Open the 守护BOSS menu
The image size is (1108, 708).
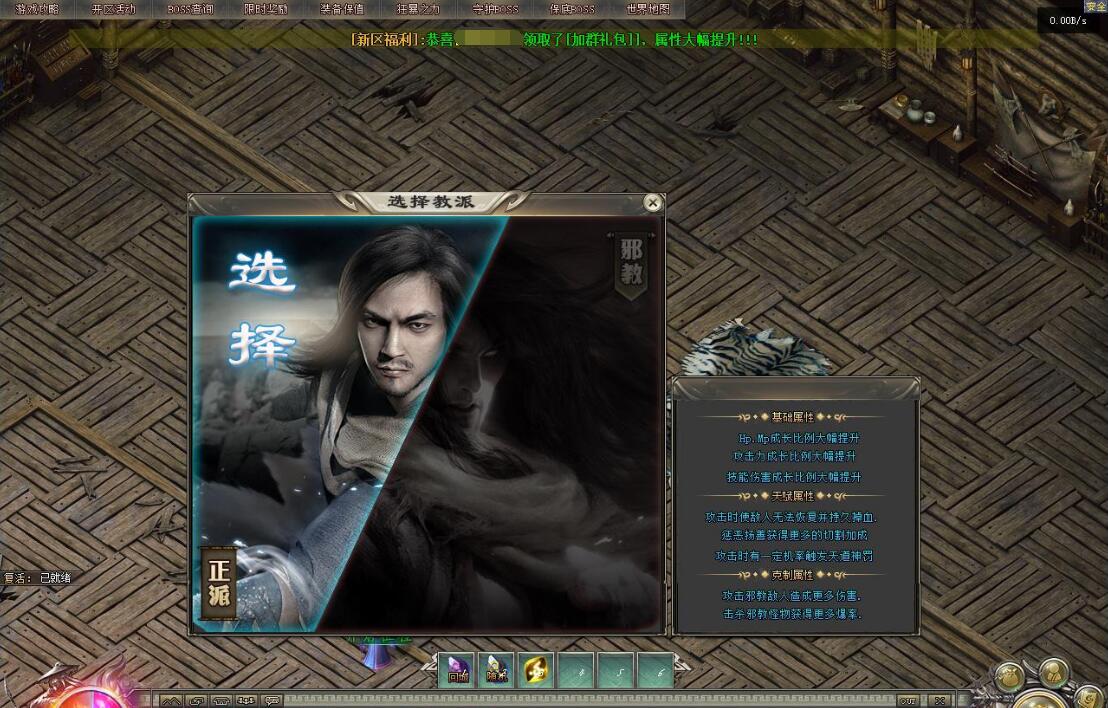click(x=495, y=9)
